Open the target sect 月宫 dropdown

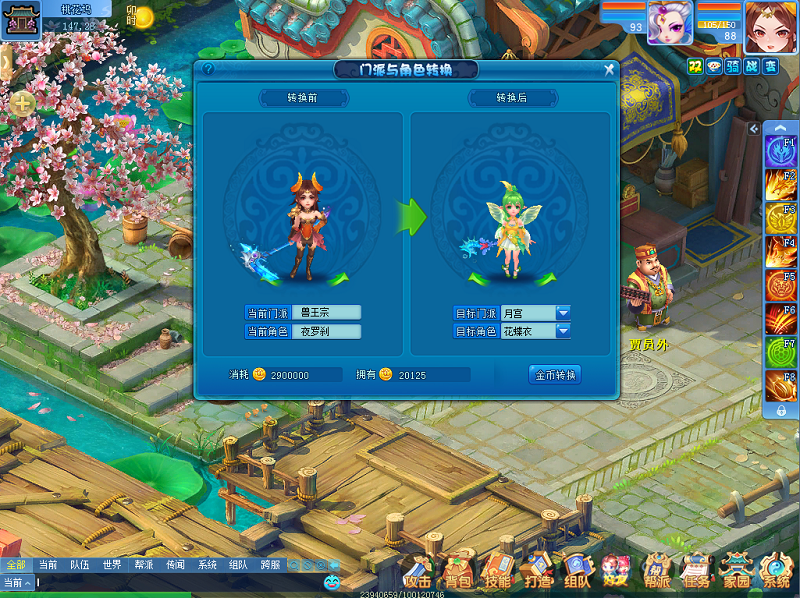point(563,313)
